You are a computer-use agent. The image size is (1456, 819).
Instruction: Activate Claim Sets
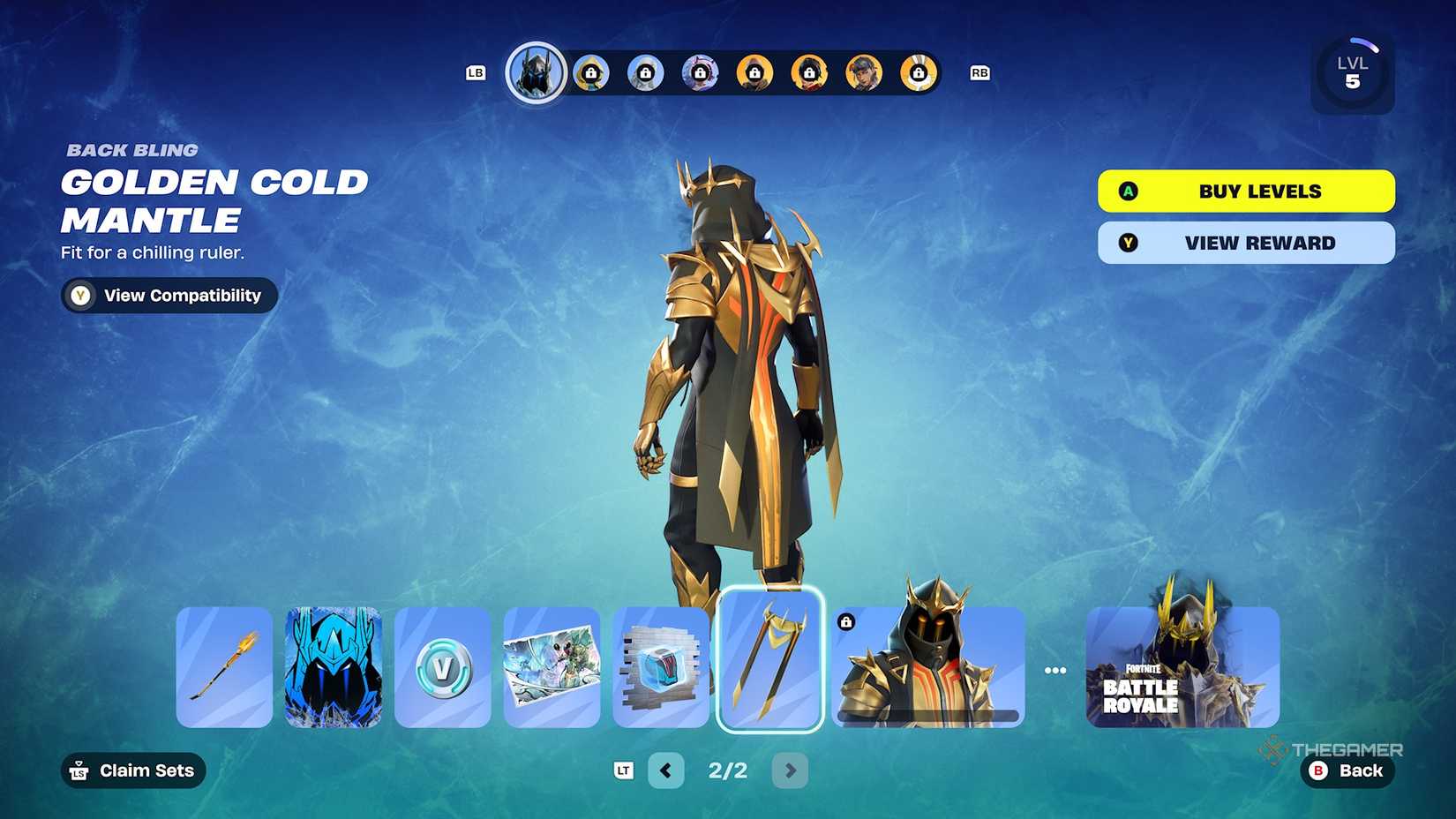[132, 770]
